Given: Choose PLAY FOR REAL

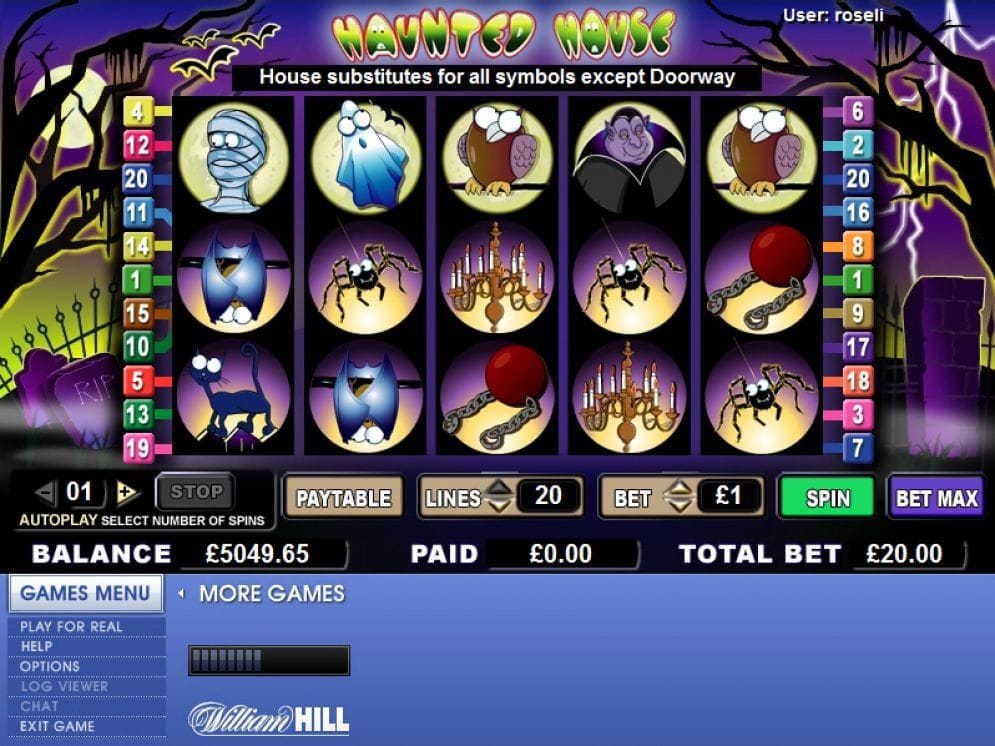Looking at the screenshot, I should pyautogui.click(x=71, y=627).
